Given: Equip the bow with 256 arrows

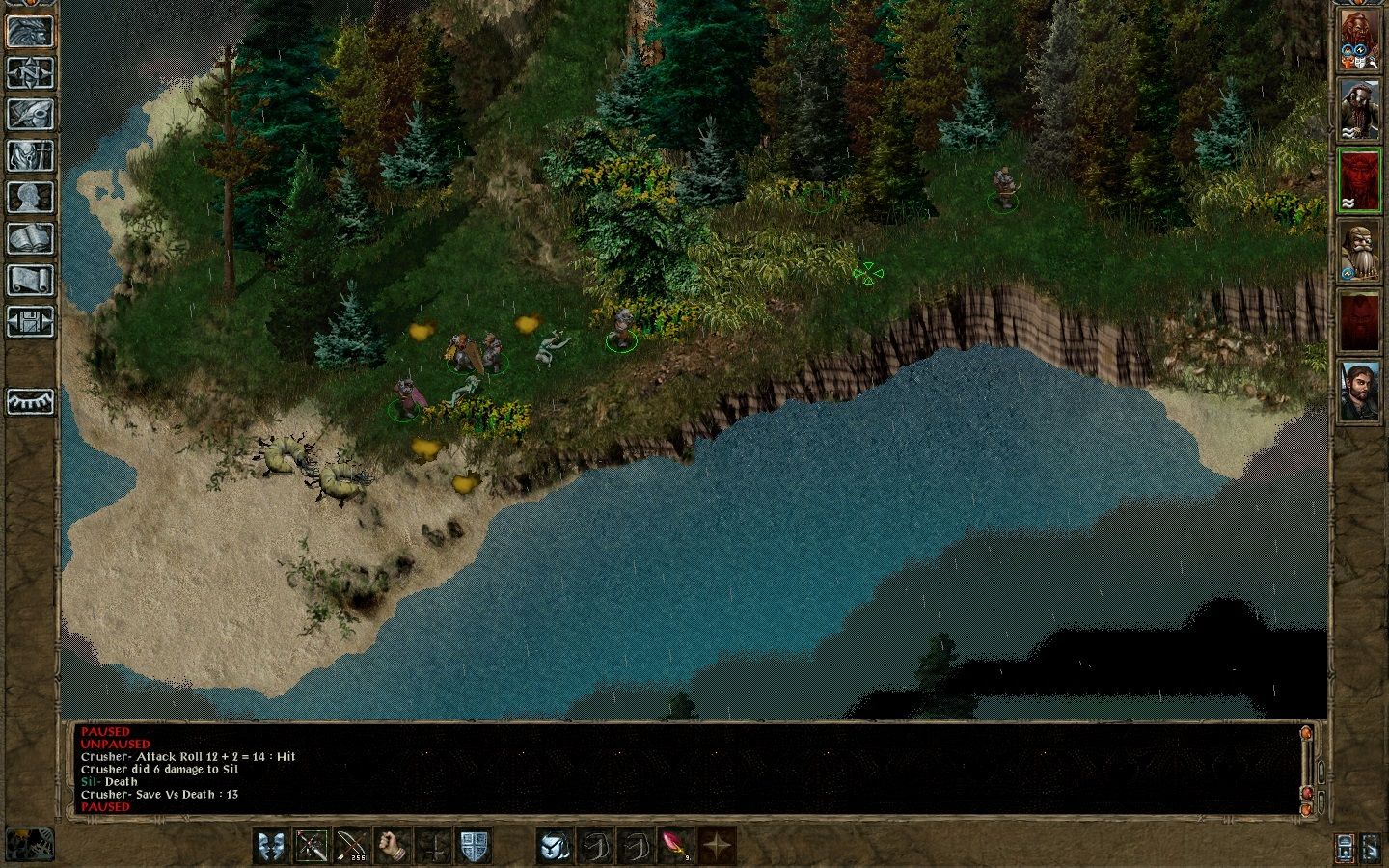Looking at the screenshot, I should click(x=353, y=846).
